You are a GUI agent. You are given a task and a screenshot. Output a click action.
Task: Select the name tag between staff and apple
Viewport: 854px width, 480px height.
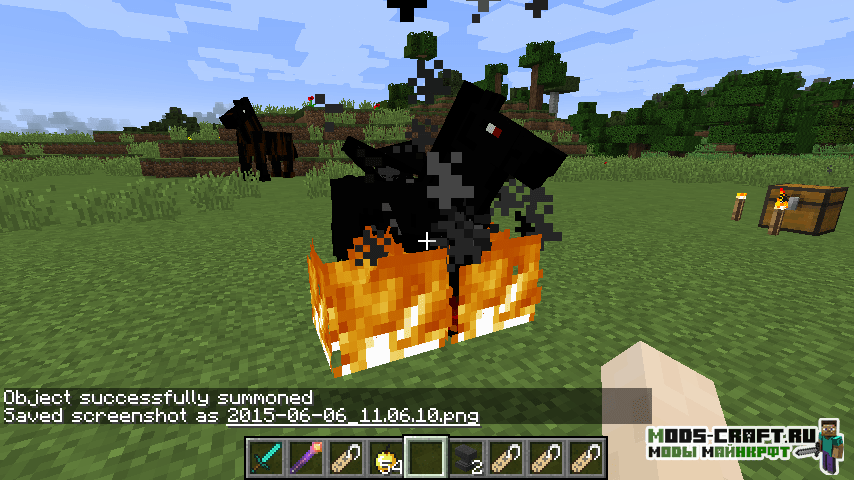[346, 458]
